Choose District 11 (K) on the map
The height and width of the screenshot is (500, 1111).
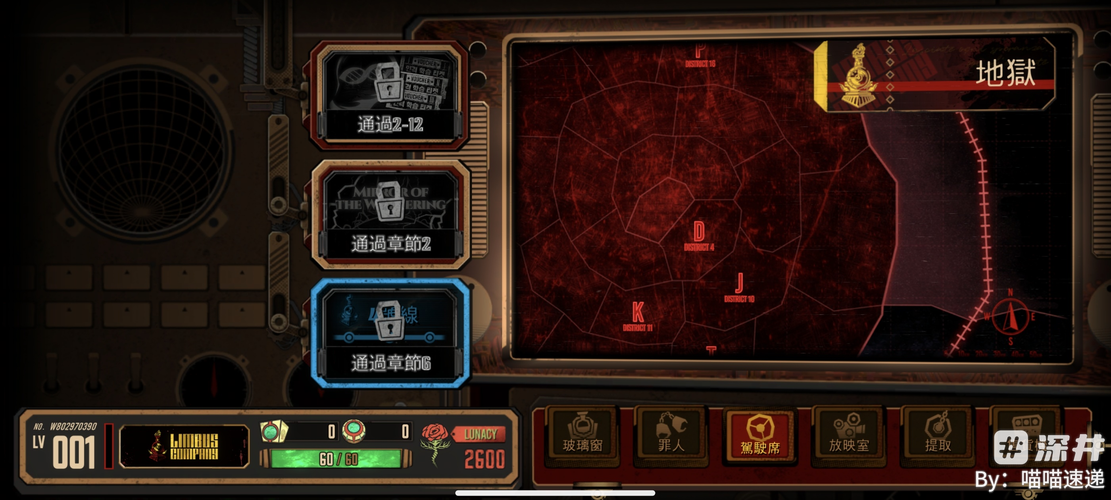click(637, 316)
